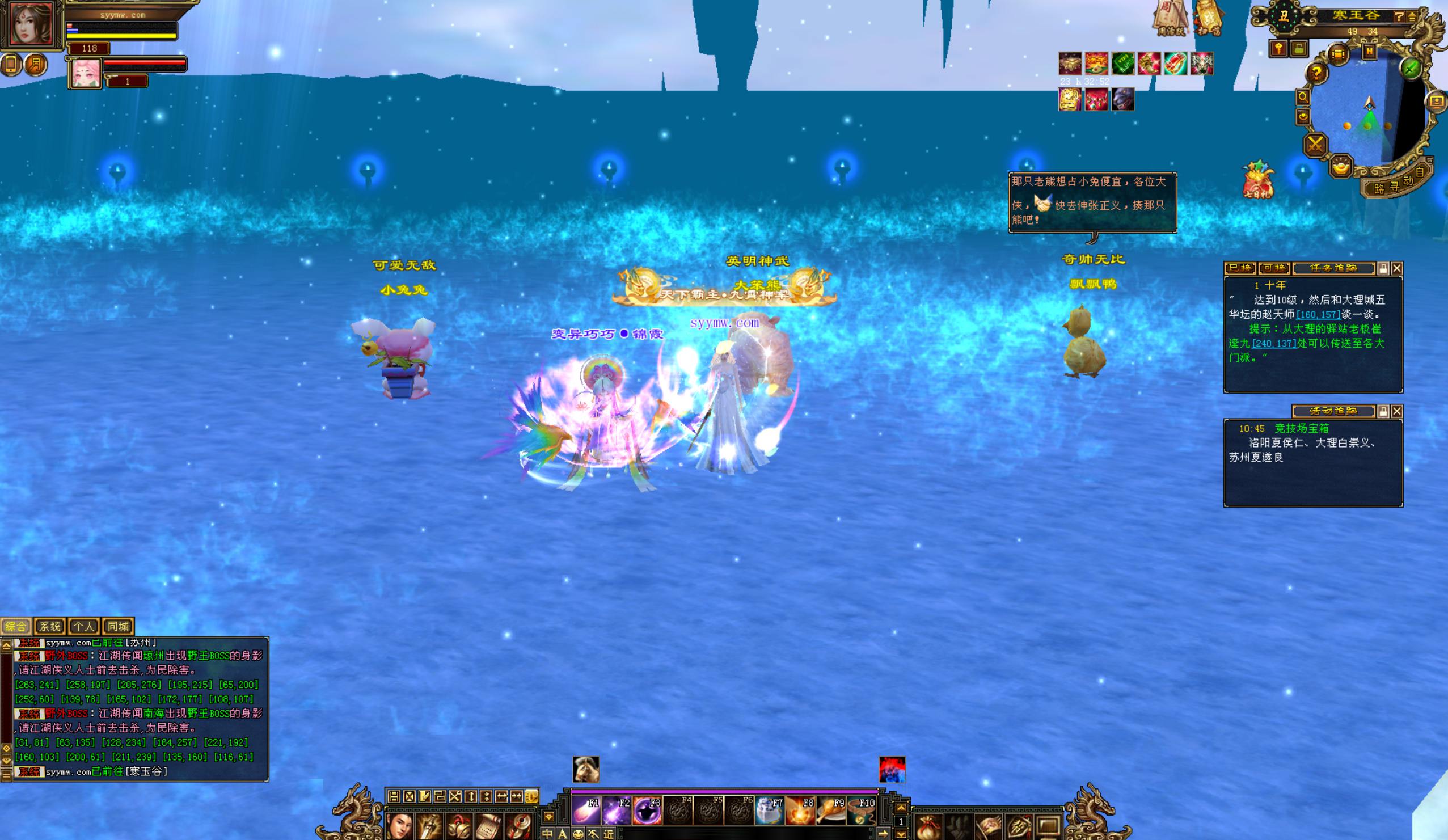Viewport: 1448px width, 840px height.
Task: Use the F7 white gift box item
Action: (769, 811)
